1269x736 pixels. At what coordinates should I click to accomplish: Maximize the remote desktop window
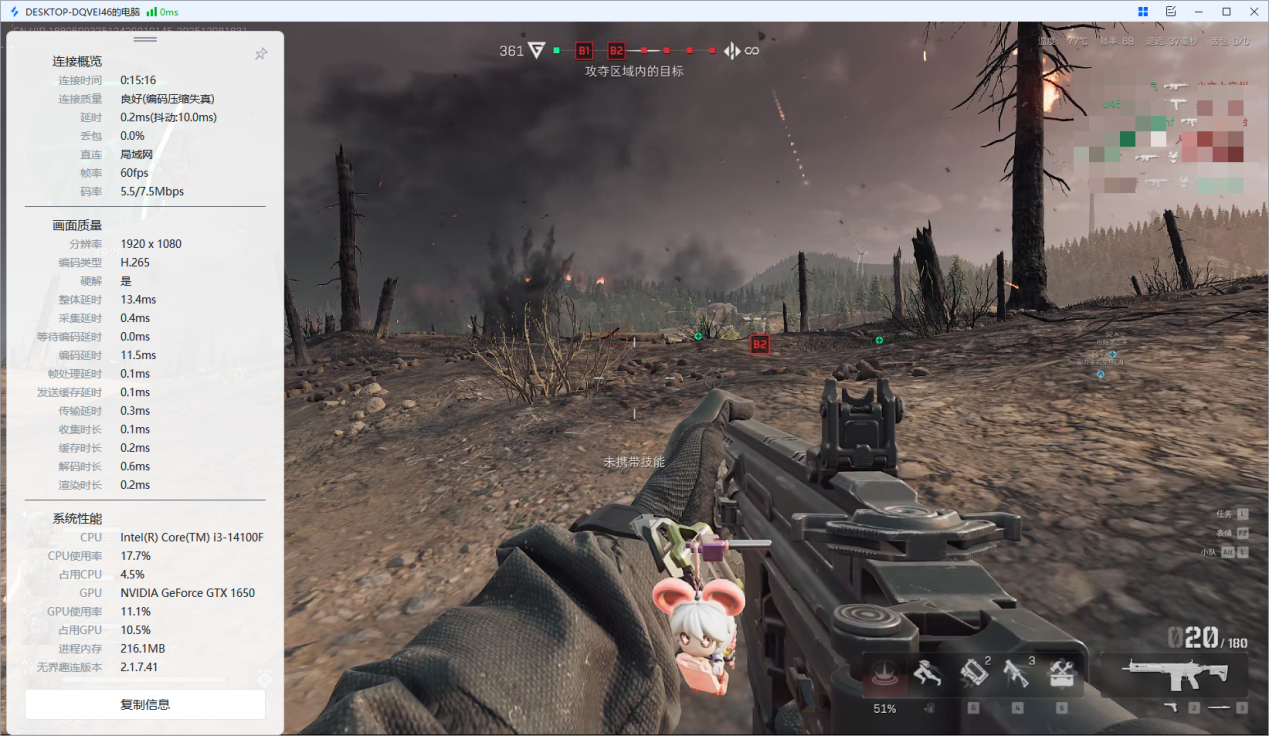tap(1226, 11)
